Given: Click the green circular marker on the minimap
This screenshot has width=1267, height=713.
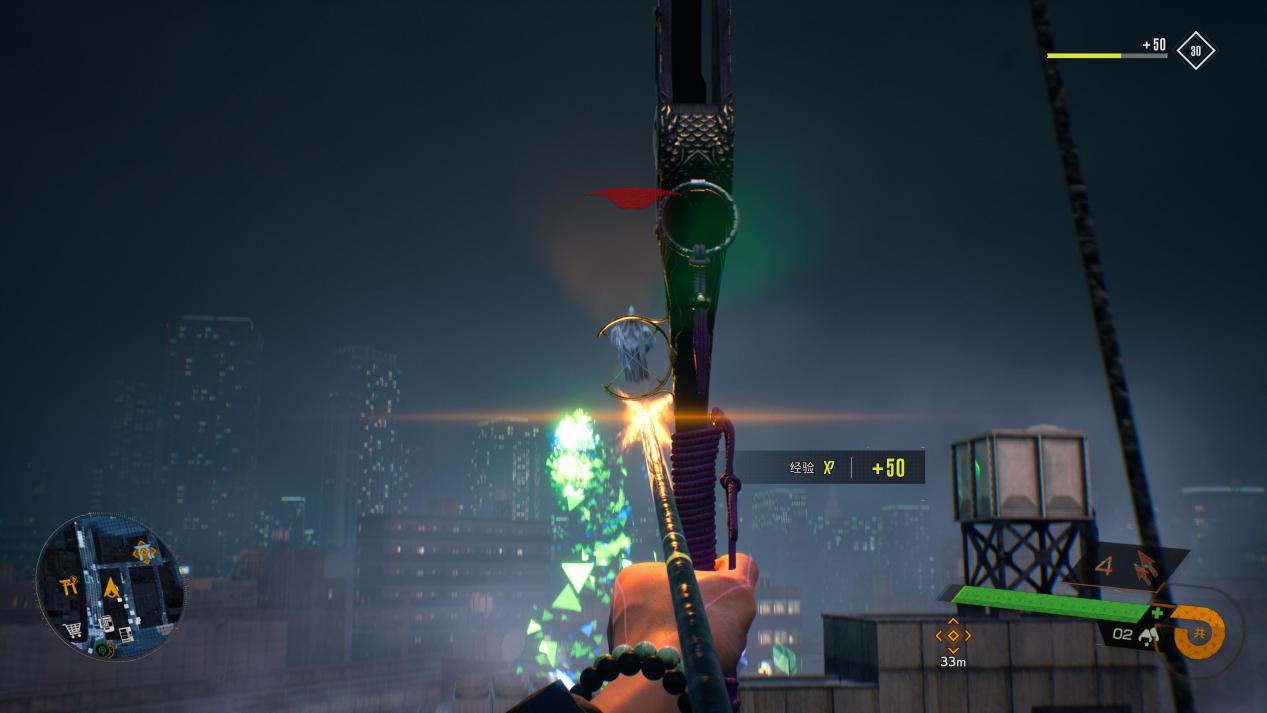Looking at the screenshot, I should (x=103, y=649).
